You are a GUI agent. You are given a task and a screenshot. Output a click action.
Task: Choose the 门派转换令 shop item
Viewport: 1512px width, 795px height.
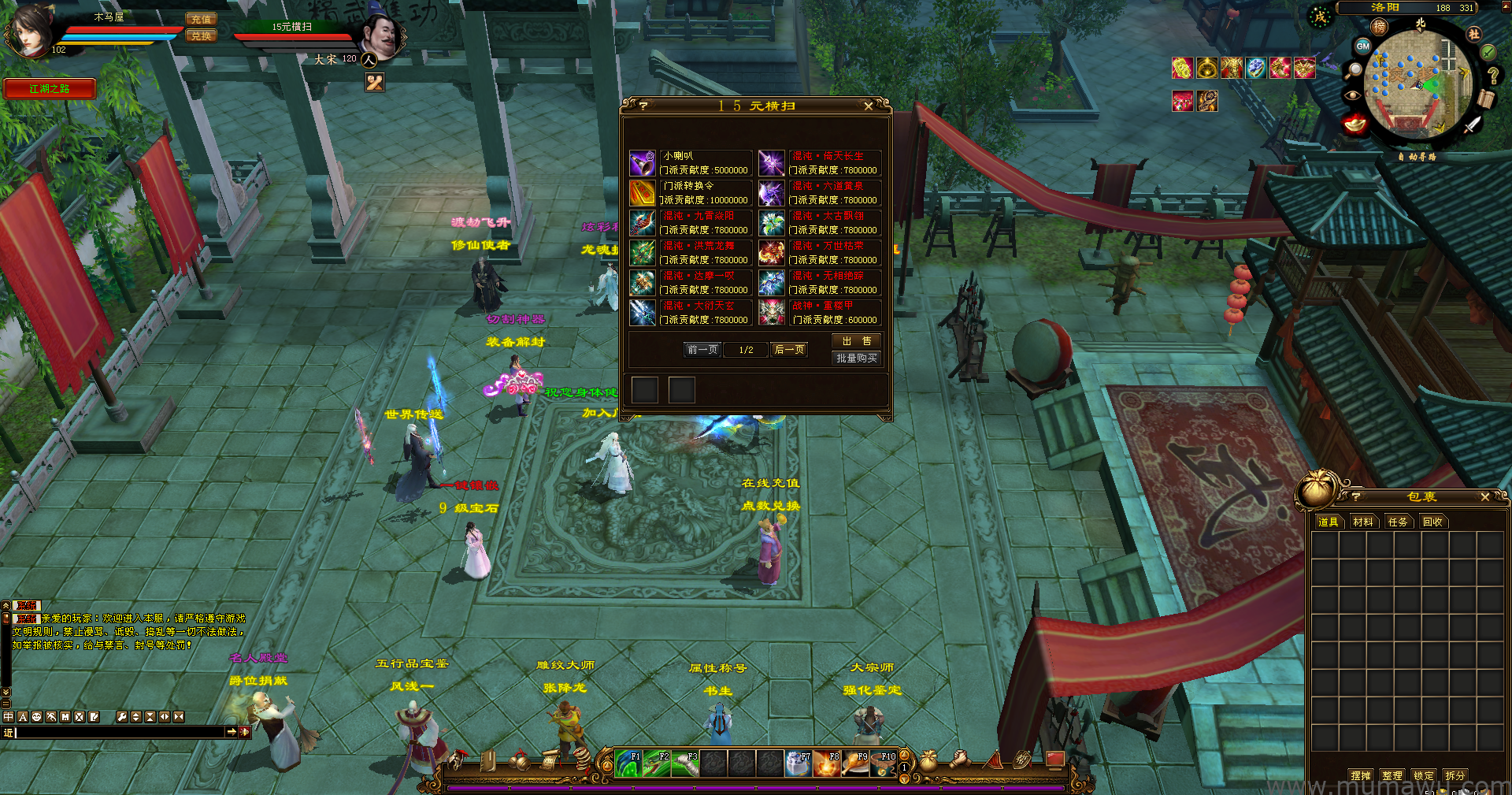[x=690, y=193]
